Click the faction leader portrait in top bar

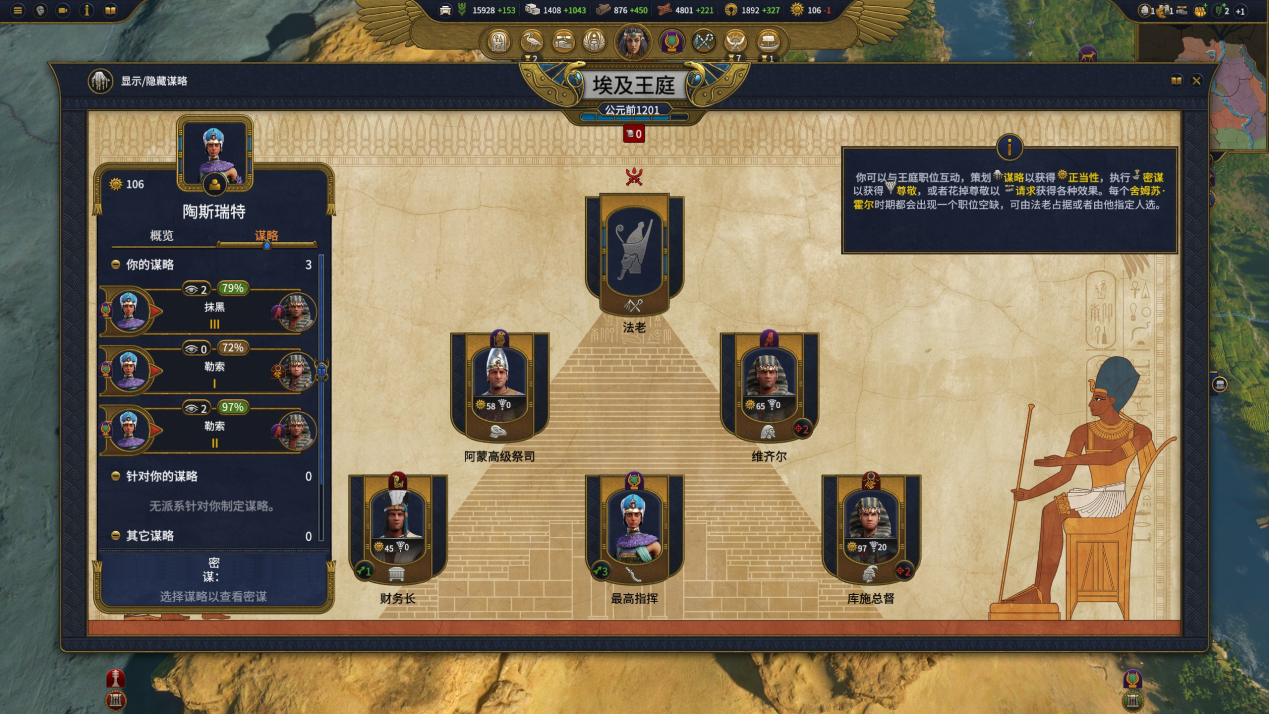[x=633, y=42]
